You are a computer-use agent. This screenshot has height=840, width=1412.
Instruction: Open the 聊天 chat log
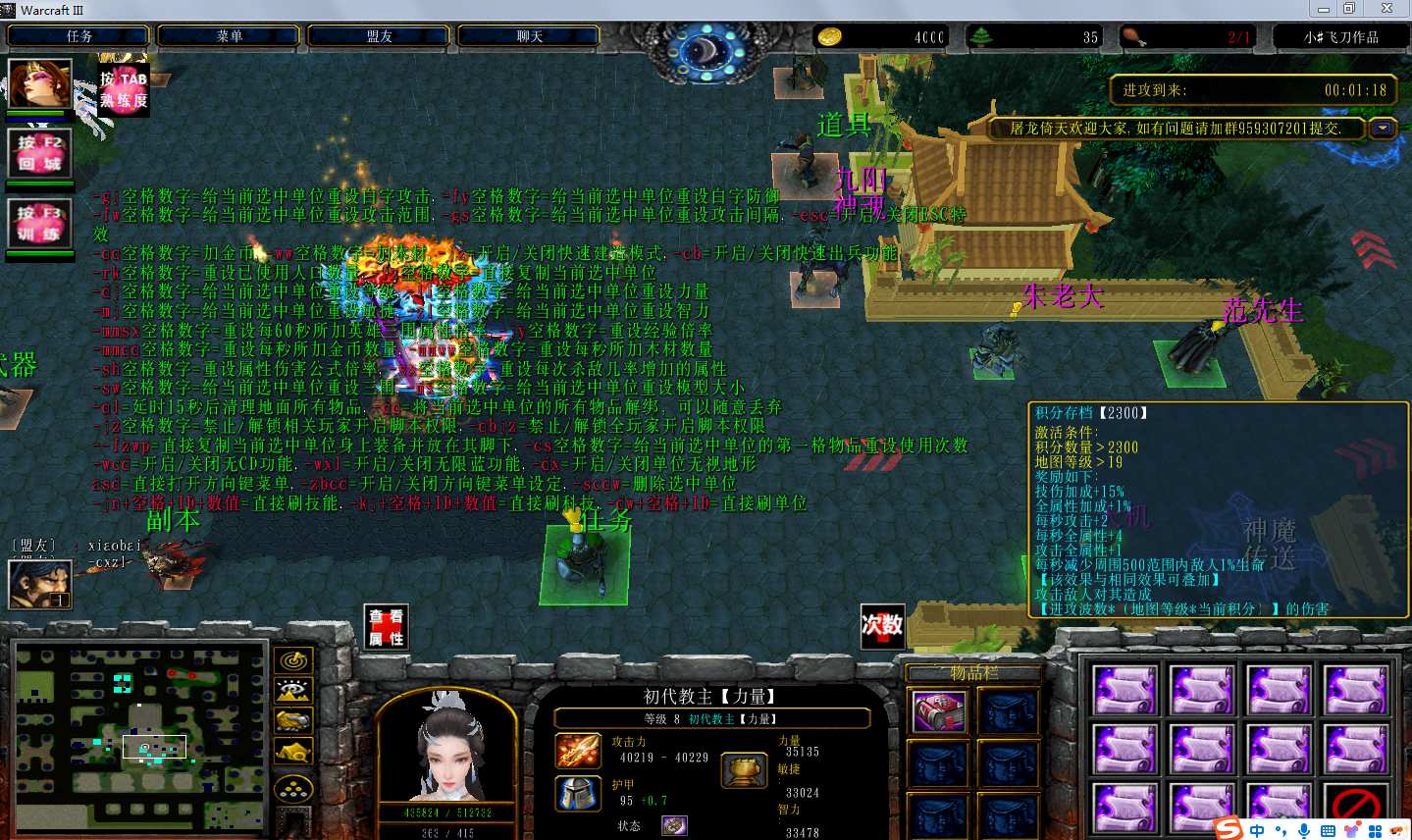point(530,36)
